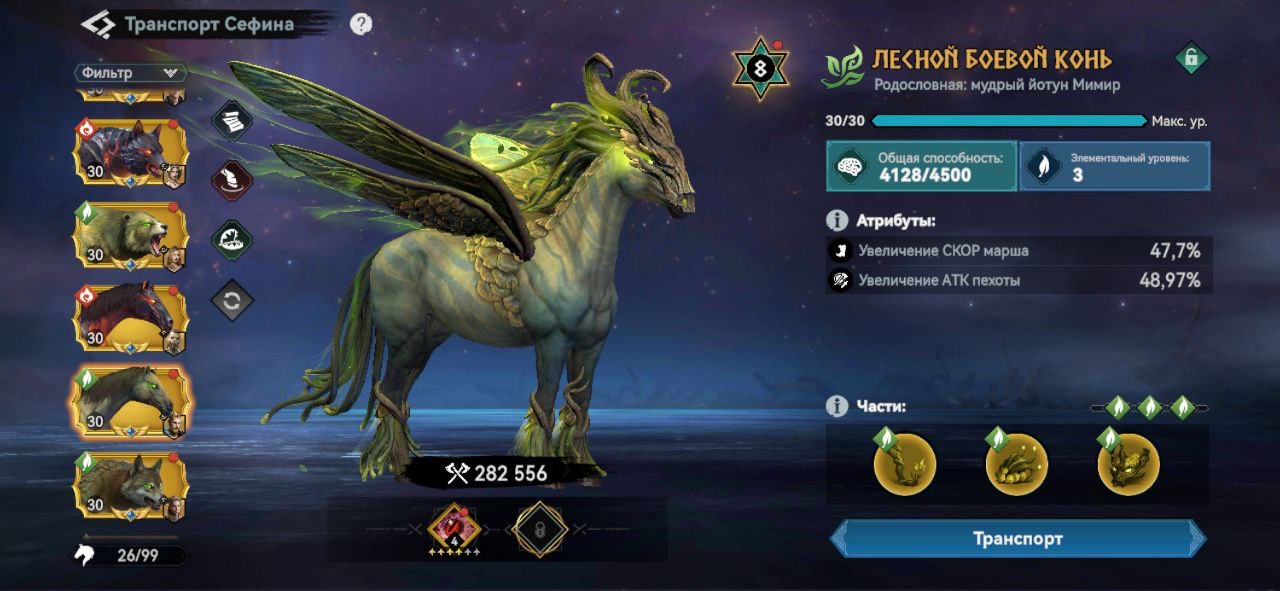Open the red level 4 skill slot
The width and height of the screenshot is (1280, 591).
[454, 527]
